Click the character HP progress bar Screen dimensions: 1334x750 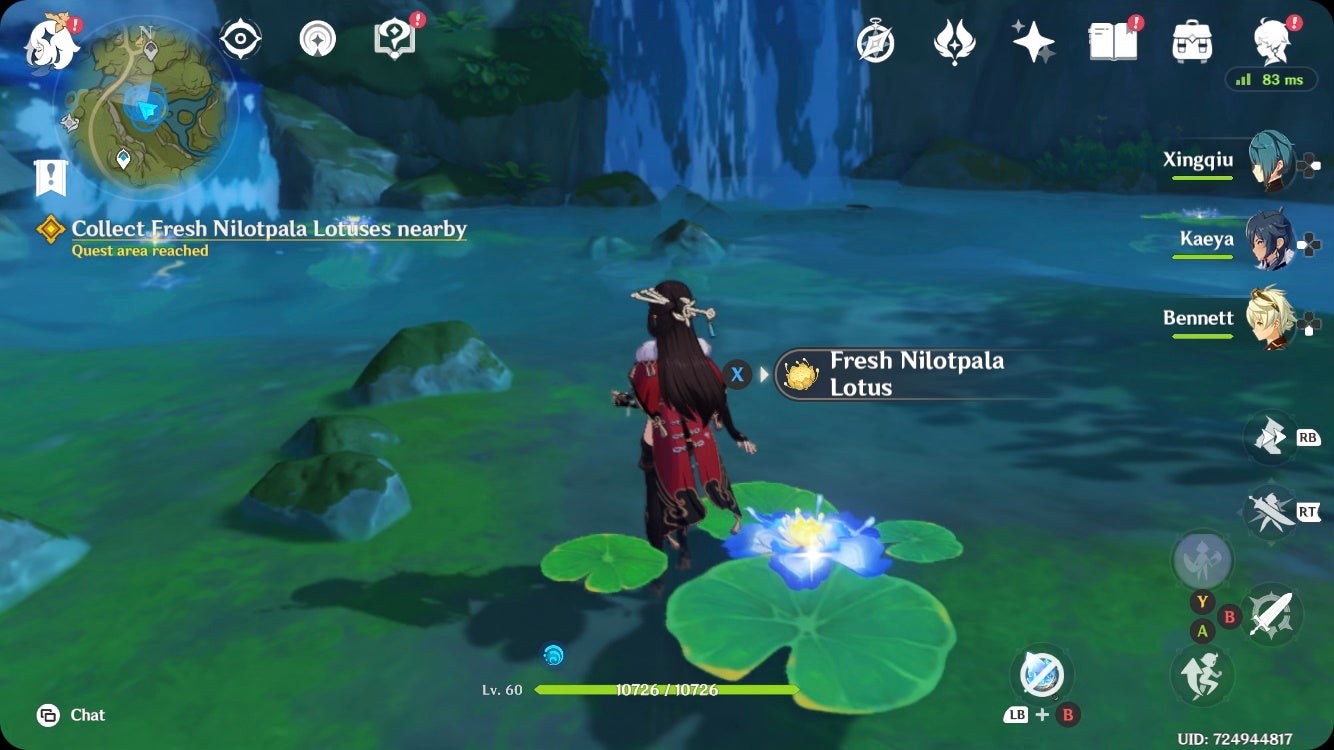pos(668,690)
